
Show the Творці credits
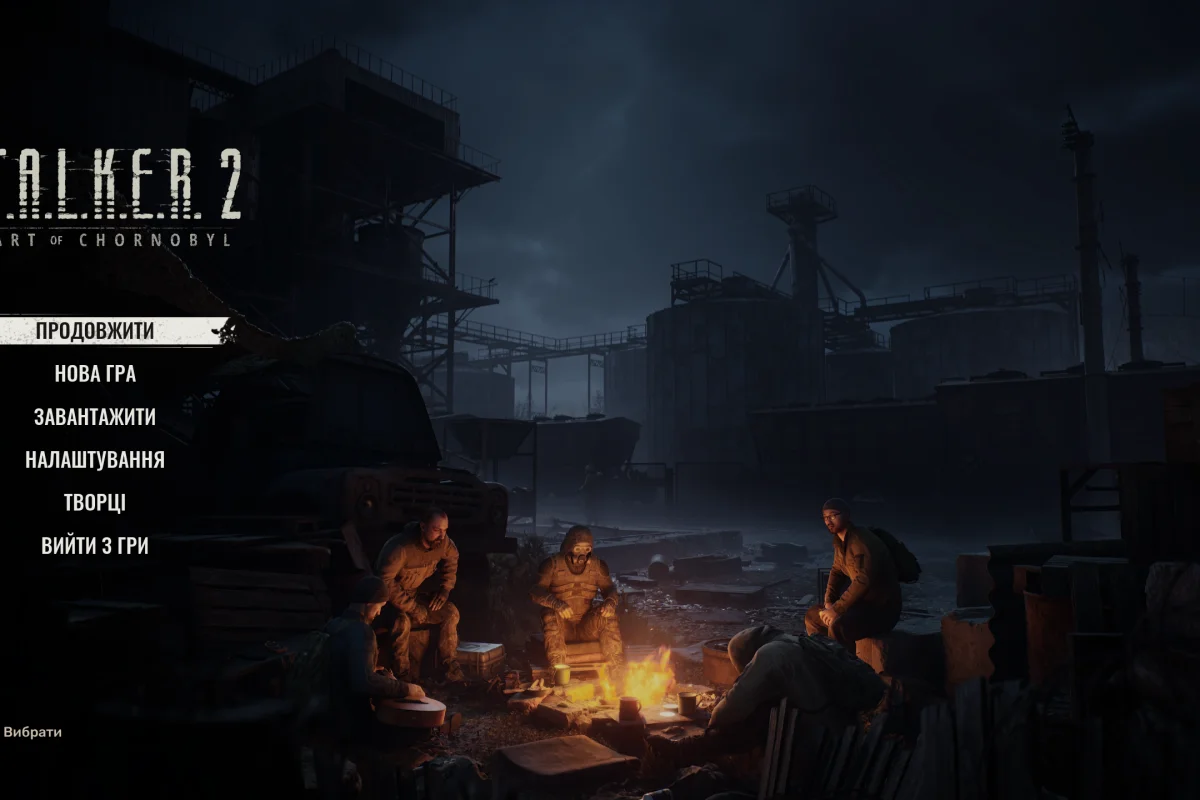(x=95, y=503)
